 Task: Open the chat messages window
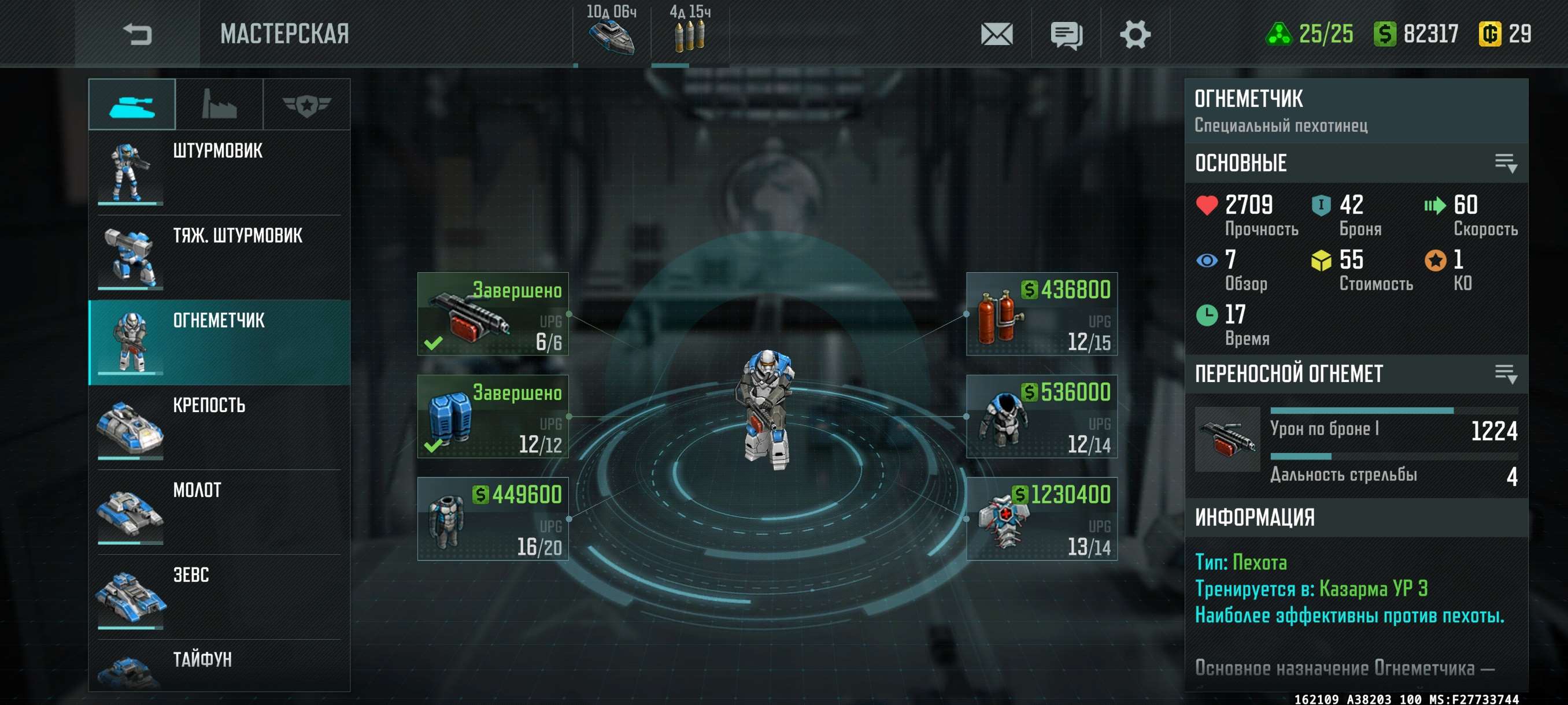pyautogui.click(x=1066, y=35)
